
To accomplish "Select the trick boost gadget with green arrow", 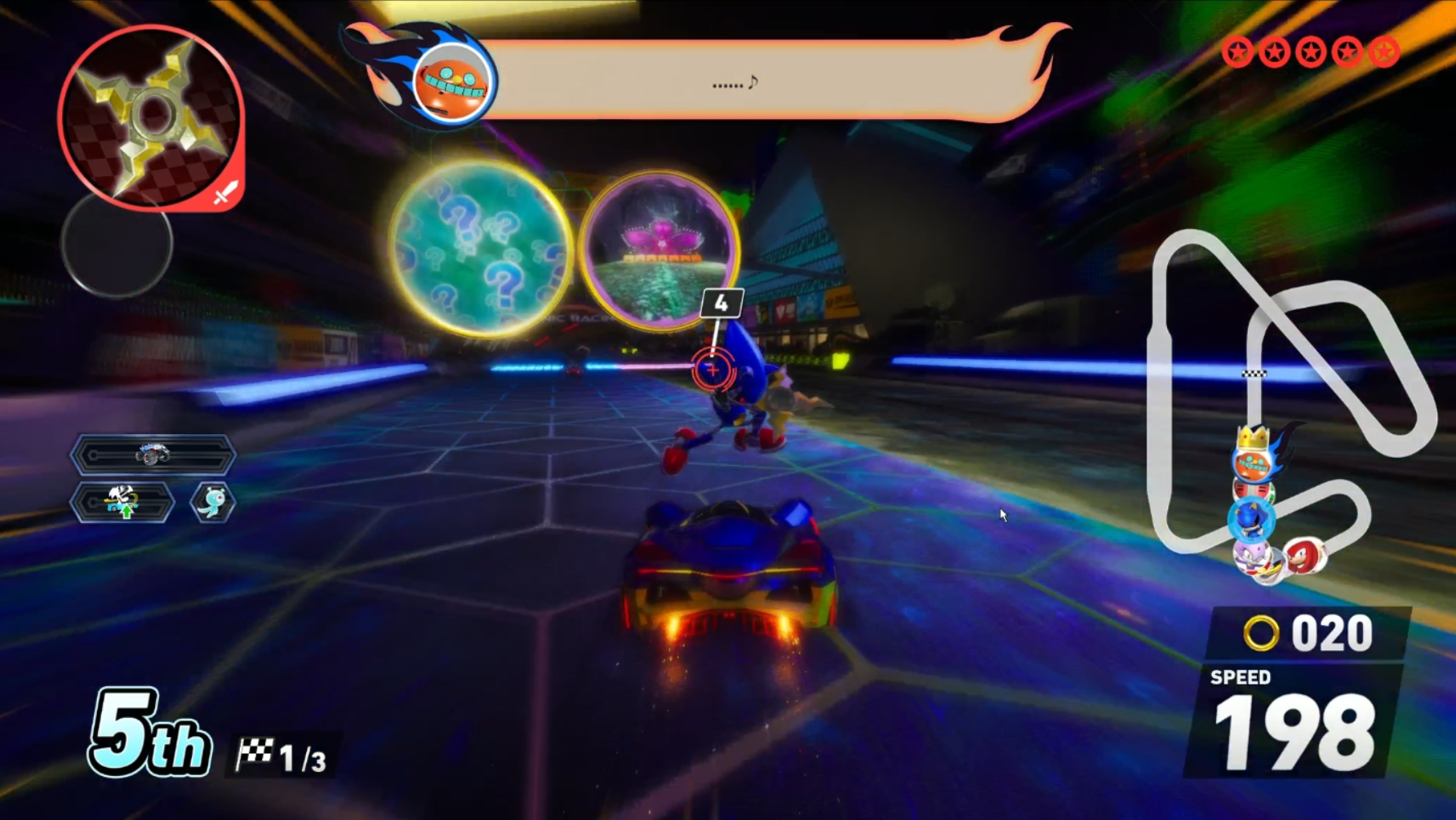I will pos(123,502).
